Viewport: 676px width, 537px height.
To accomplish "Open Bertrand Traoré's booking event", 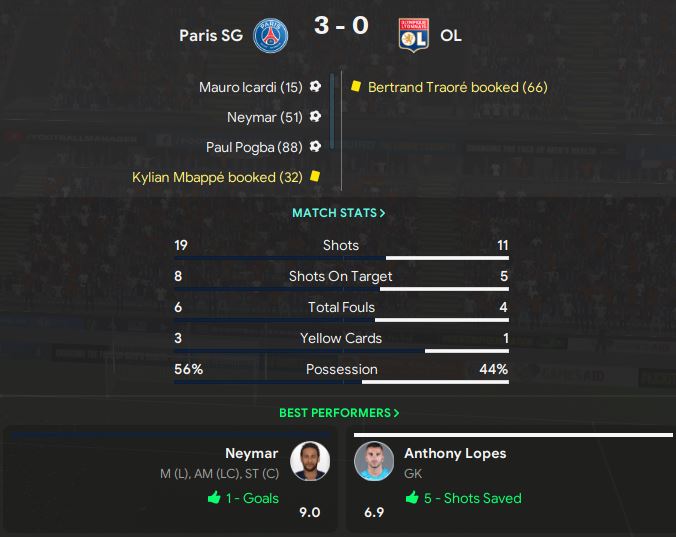I will click(457, 87).
